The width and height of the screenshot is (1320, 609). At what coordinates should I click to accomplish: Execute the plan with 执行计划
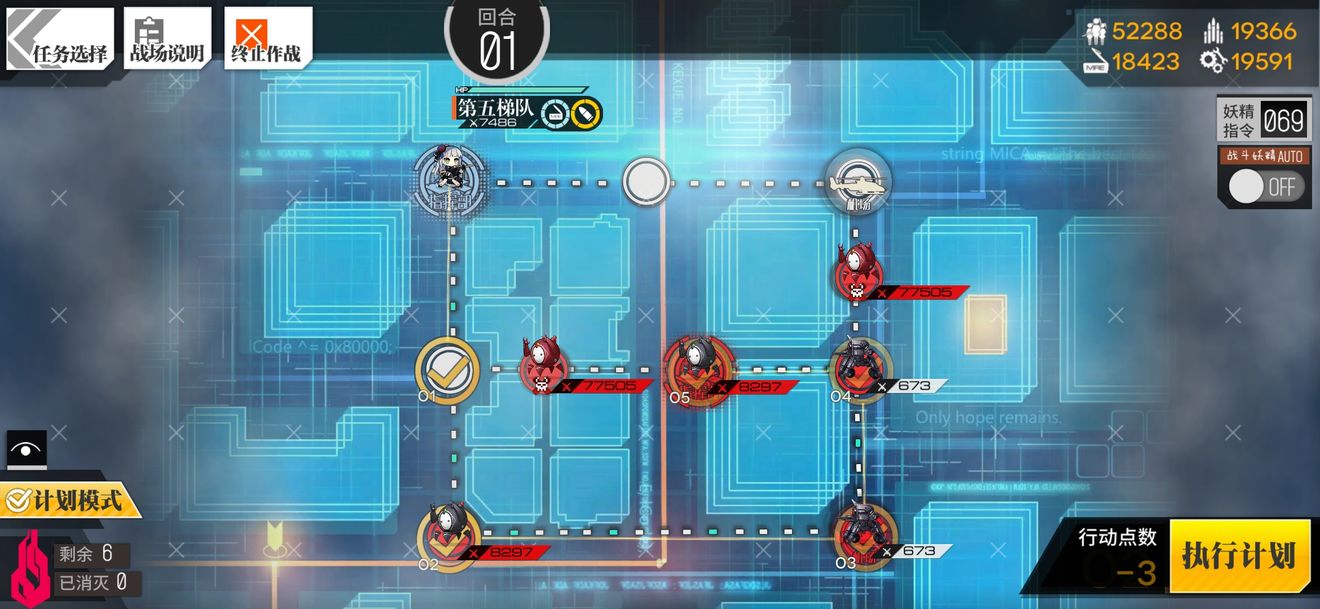pyautogui.click(x=1239, y=556)
